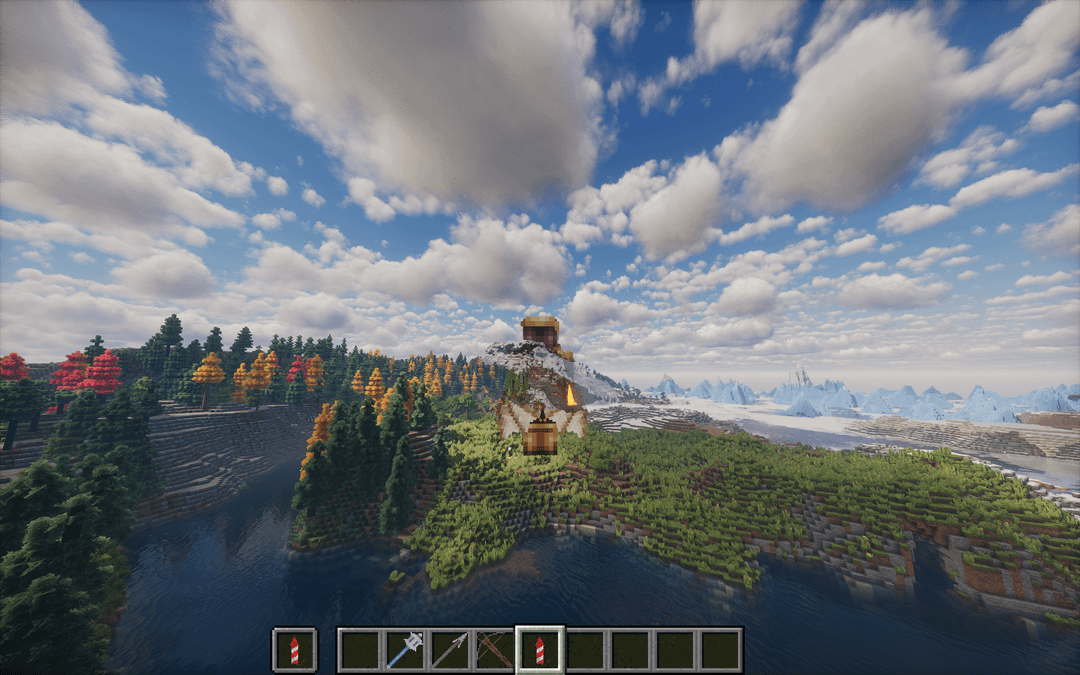
Task: Click the separate off-hand firework rocket slot
Action: pos(295,650)
